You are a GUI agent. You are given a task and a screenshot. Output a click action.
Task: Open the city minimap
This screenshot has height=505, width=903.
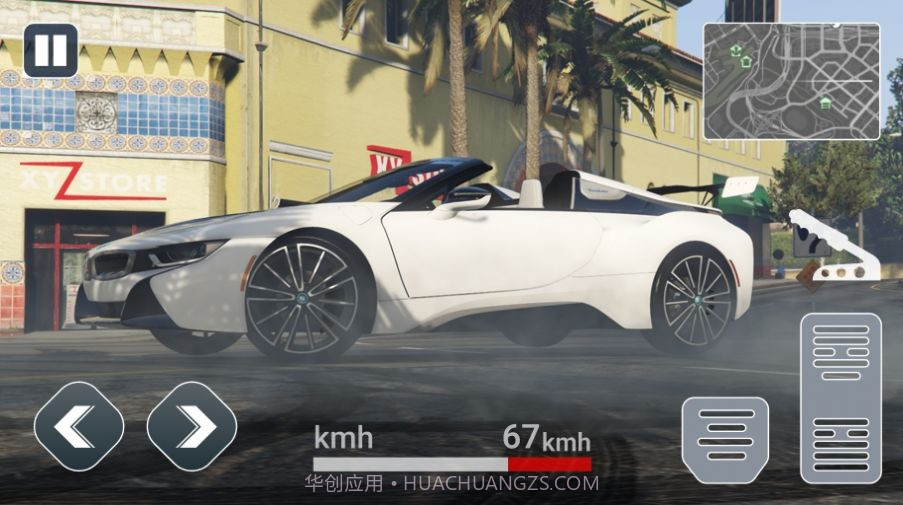[x=791, y=81]
